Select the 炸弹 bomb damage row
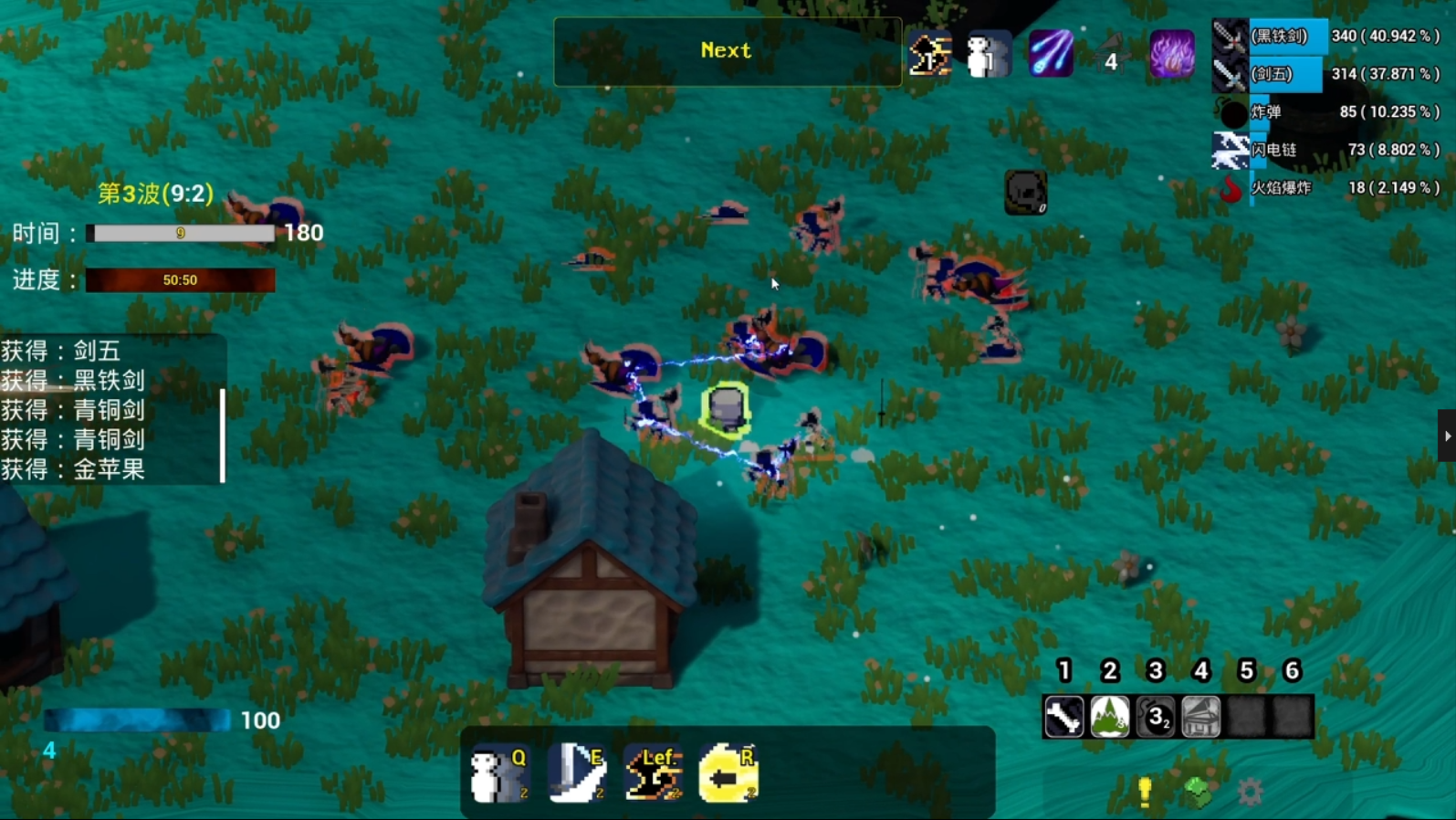This screenshot has width=1456, height=820. (x=1326, y=112)
